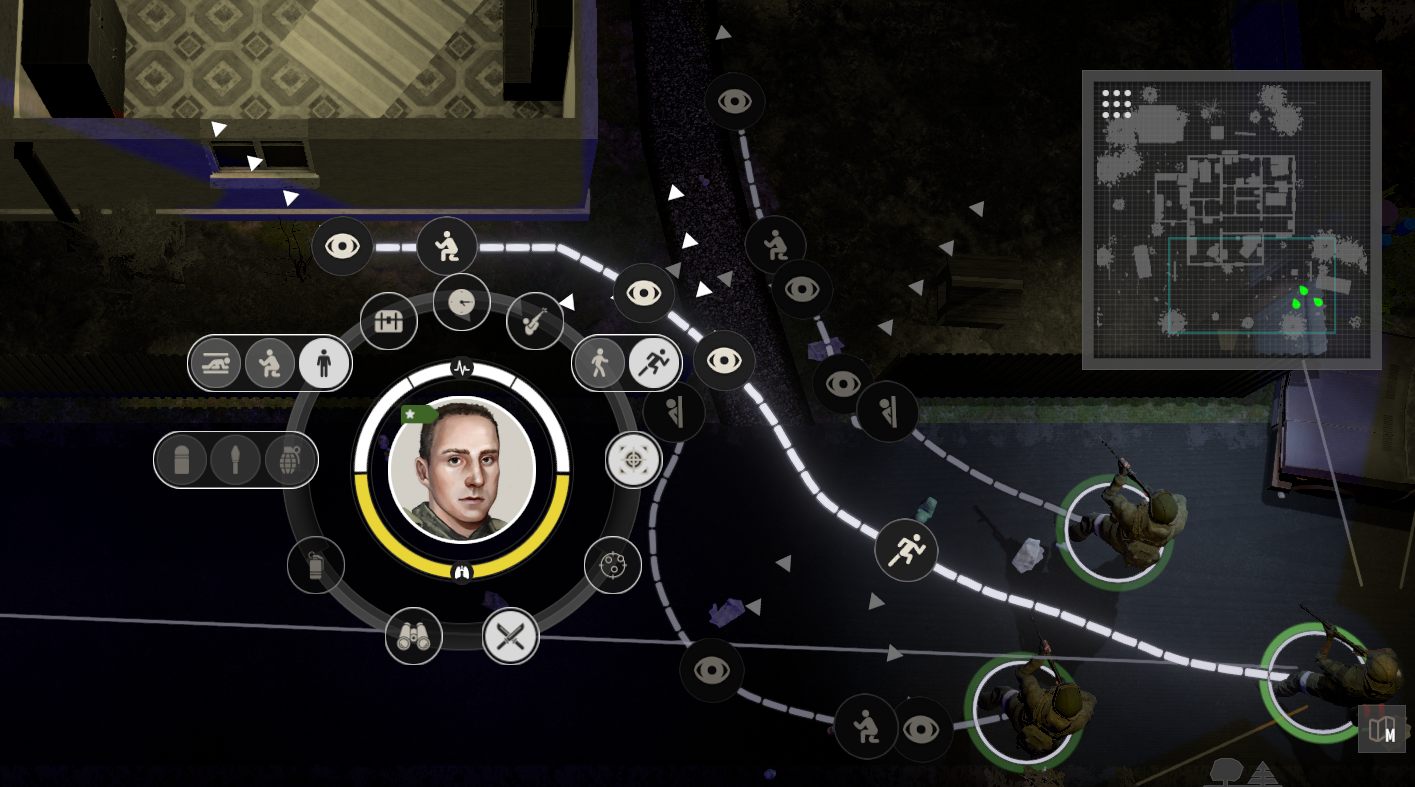Use the binoculars icon
Image resolution: width=1415 pixels, height=787 pixels.
pos(415,637)
